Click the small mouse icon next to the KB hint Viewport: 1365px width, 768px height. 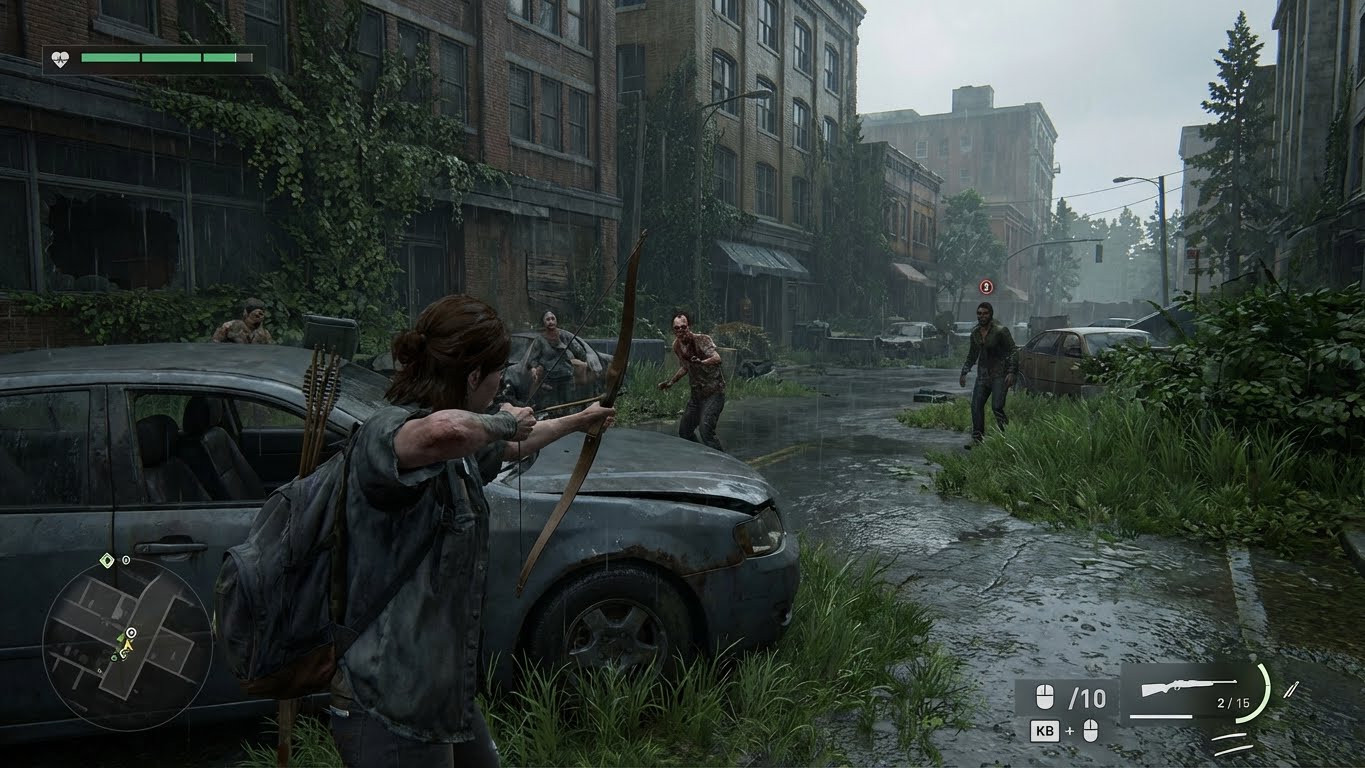pyautogui.click(x=1091, y=730)
